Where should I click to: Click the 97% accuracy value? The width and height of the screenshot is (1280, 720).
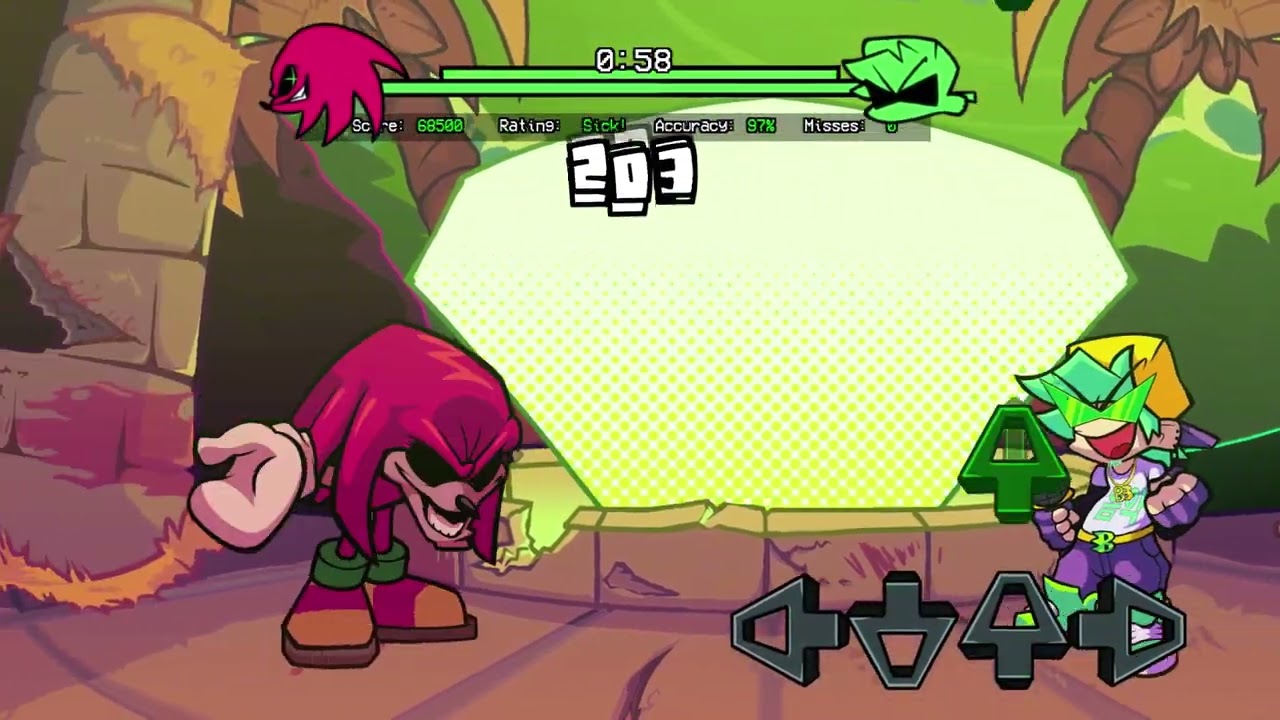coord(762,127)
